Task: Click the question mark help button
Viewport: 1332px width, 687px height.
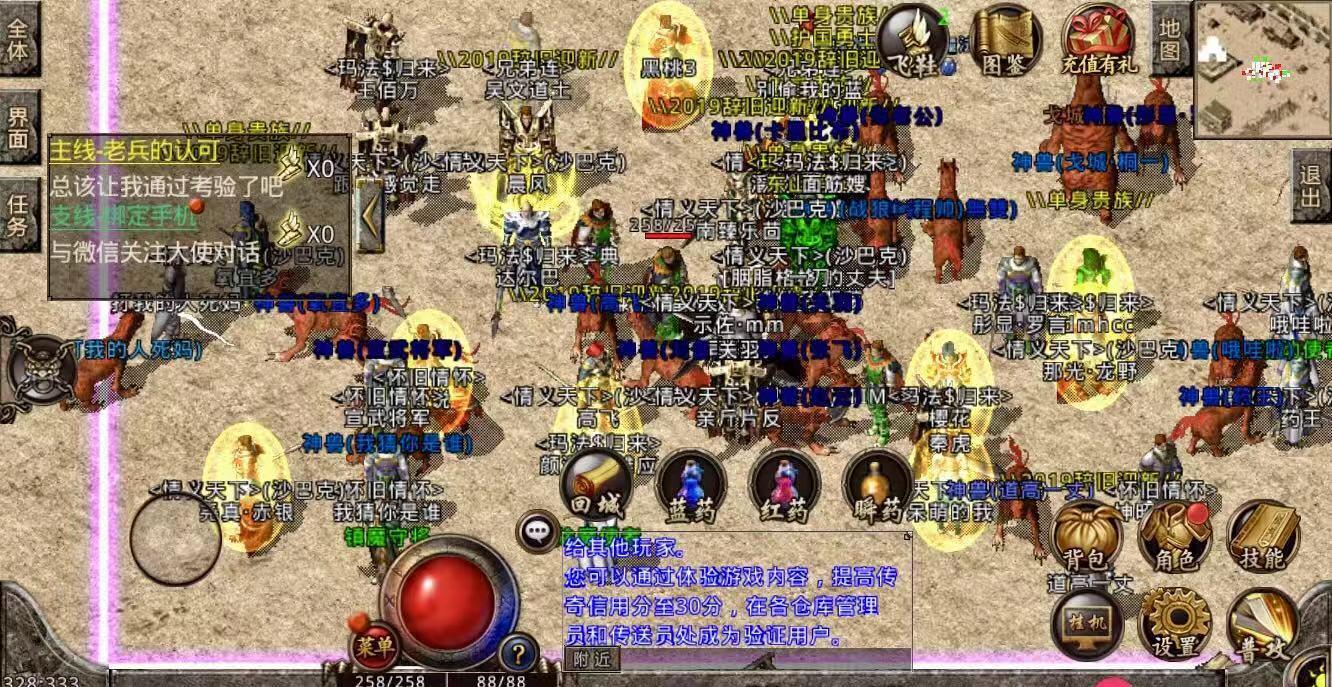Action: (517, 654)
